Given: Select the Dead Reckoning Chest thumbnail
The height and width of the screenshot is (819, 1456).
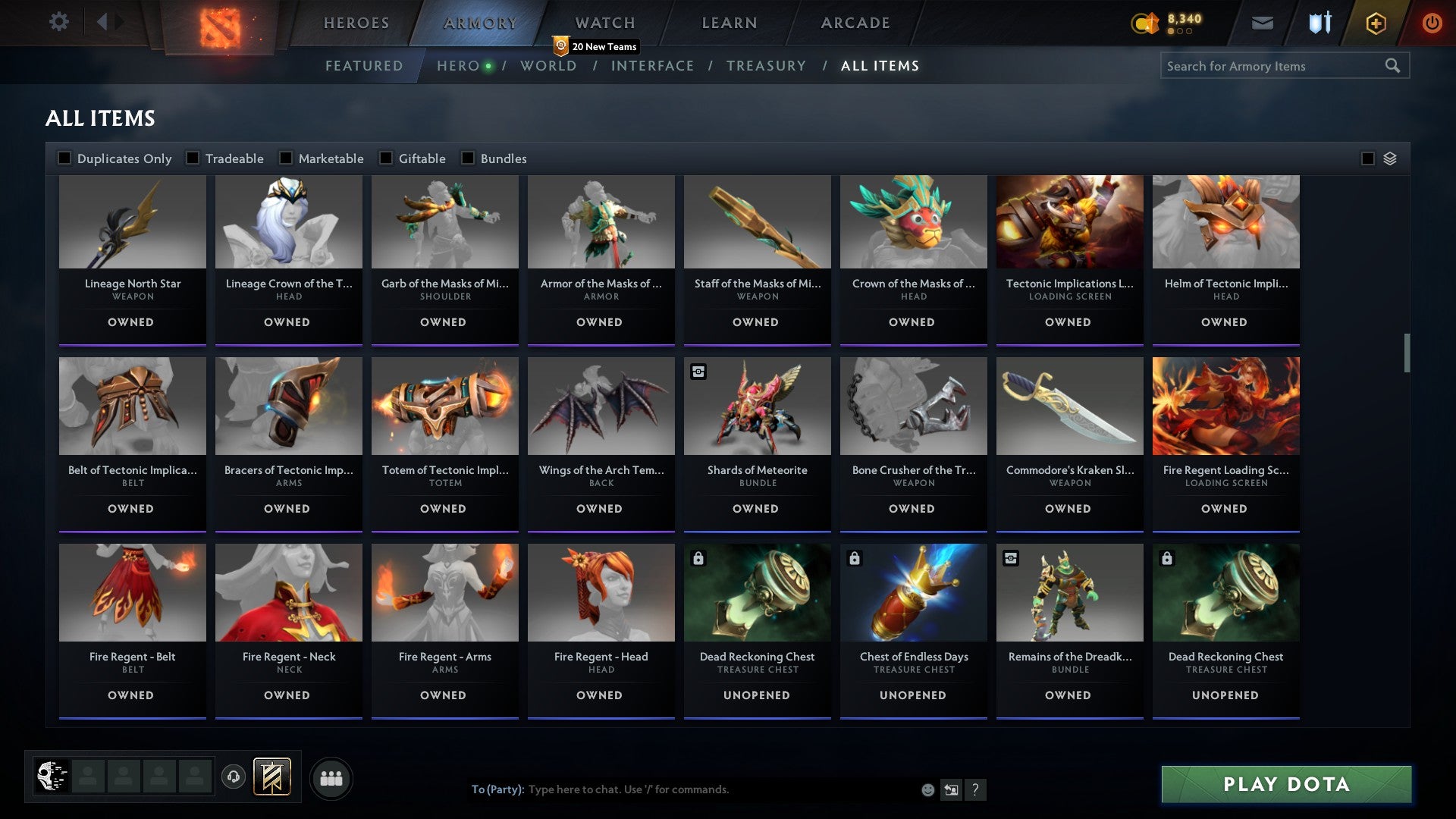Looking at the screenshot, I should click(x=757, y=593).
